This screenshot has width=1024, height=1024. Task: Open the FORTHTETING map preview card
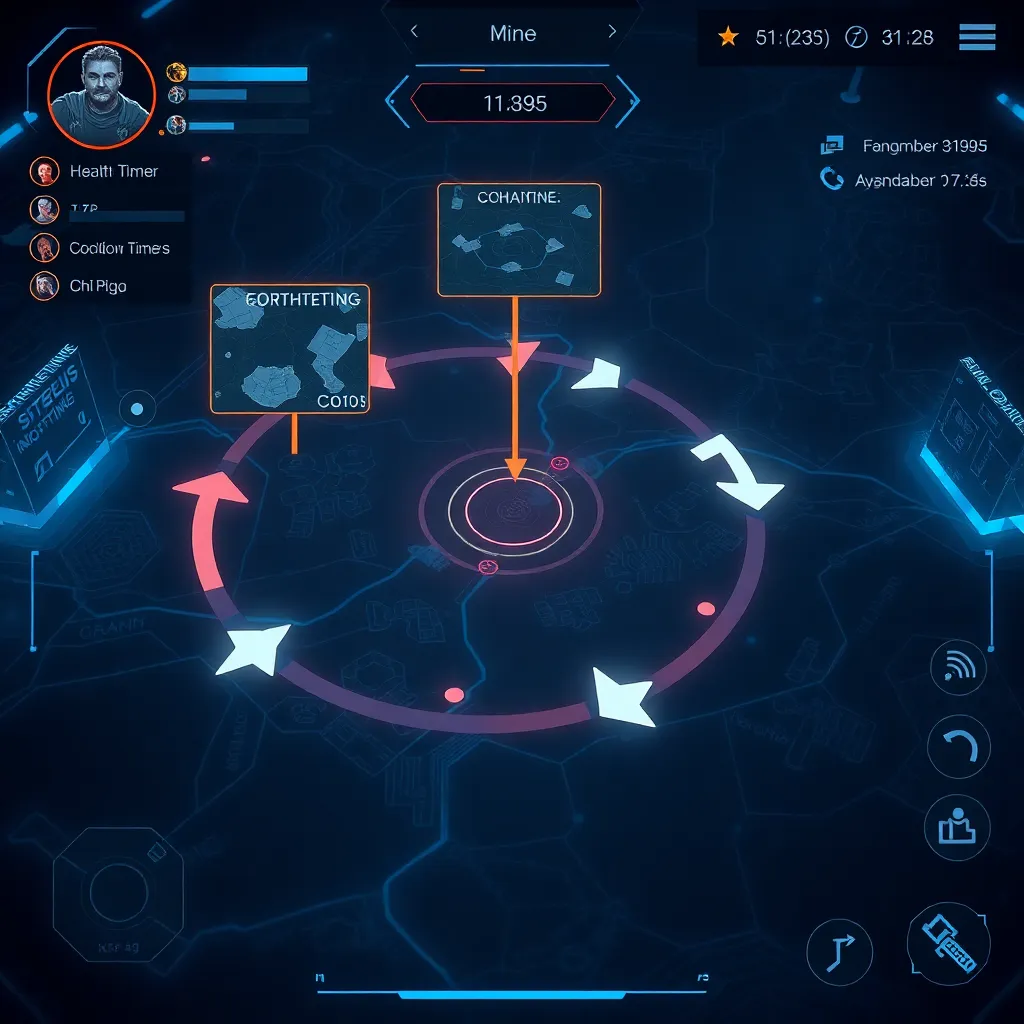tap(290, 348)
